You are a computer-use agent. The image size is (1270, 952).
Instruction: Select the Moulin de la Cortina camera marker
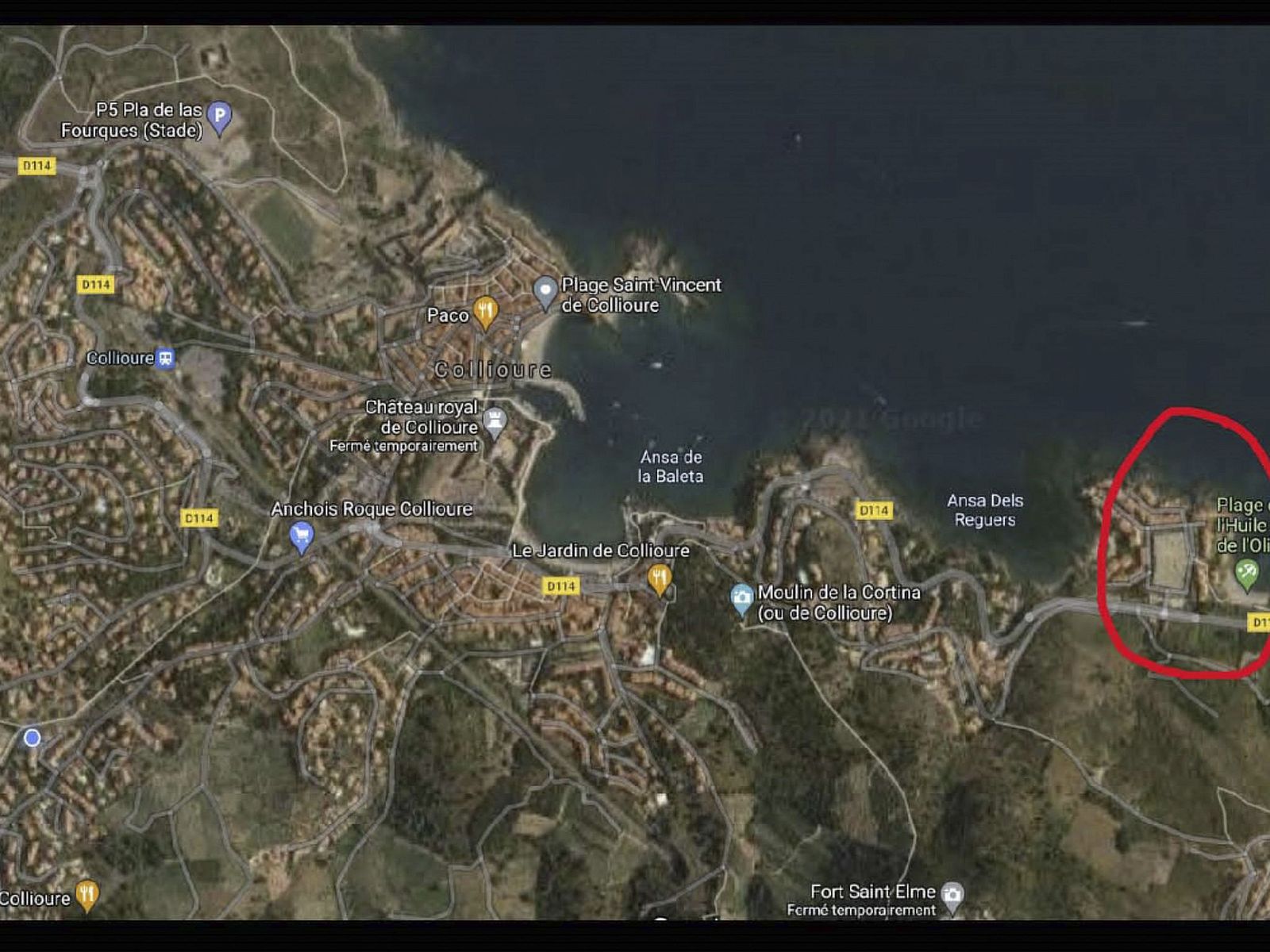click(x=741, y=598)
